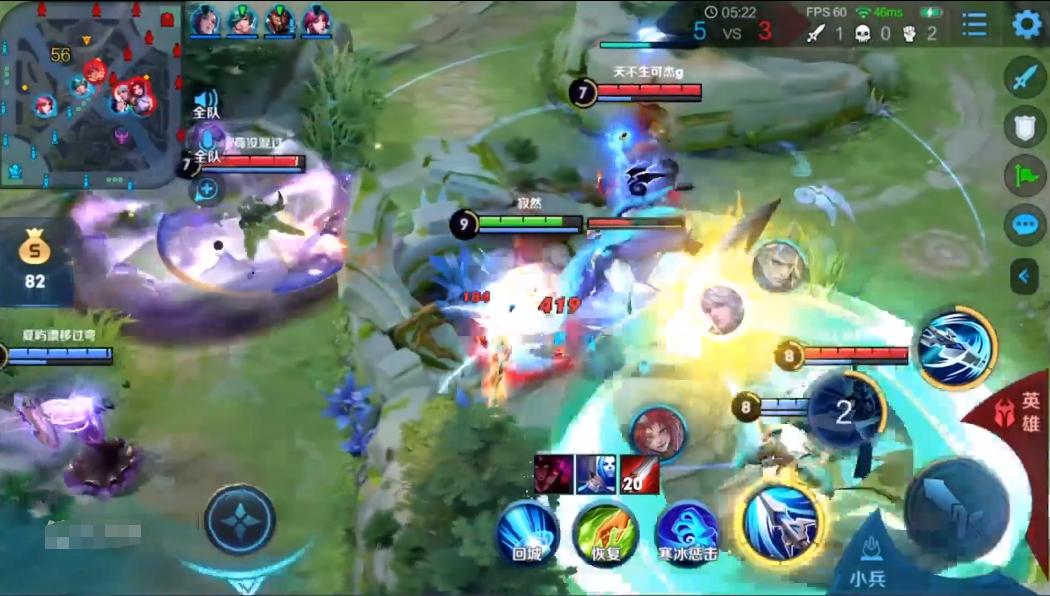Activate the 回城 recall skill
This screenshot has width=1050, height=596.
[x=527, y=532]
